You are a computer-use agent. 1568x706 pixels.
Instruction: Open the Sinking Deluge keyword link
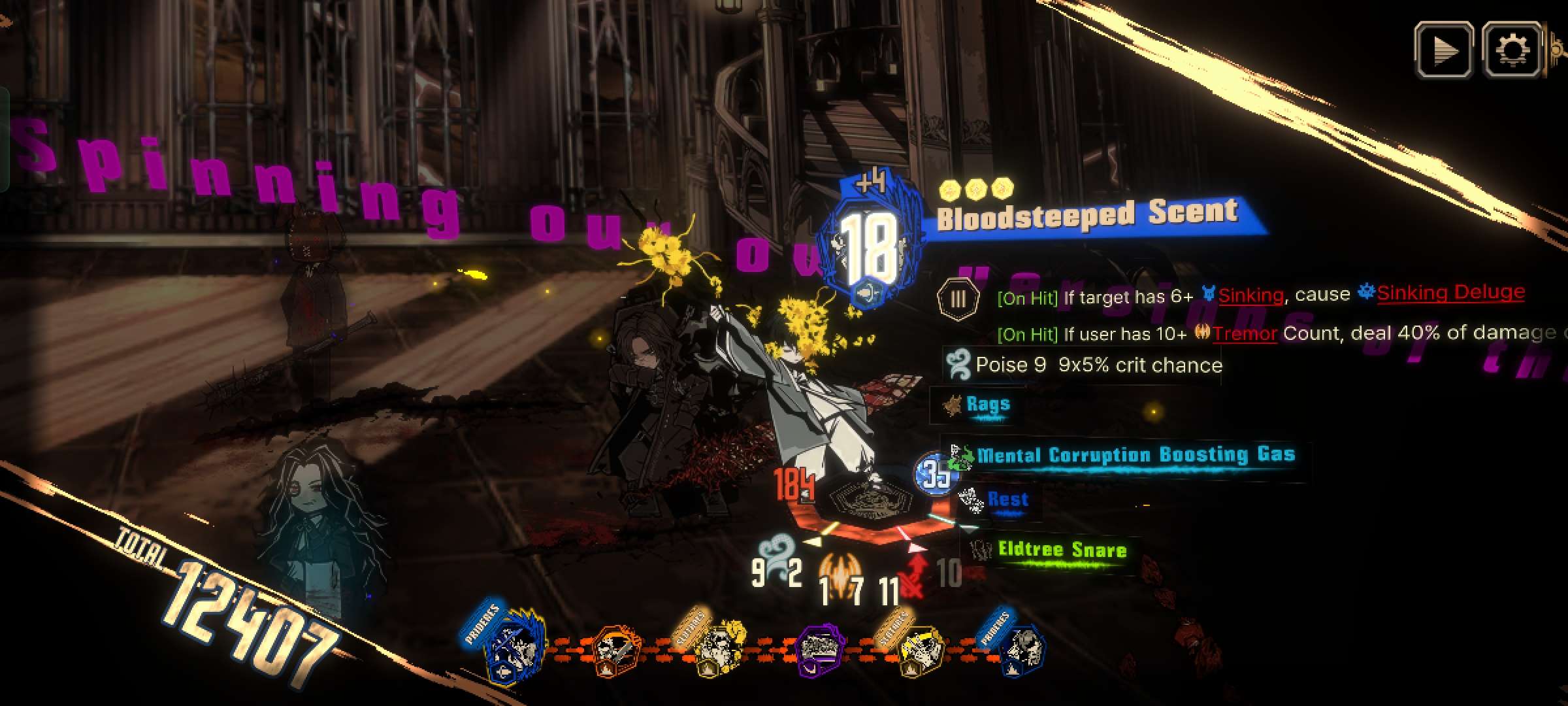tap(1450, 293)
